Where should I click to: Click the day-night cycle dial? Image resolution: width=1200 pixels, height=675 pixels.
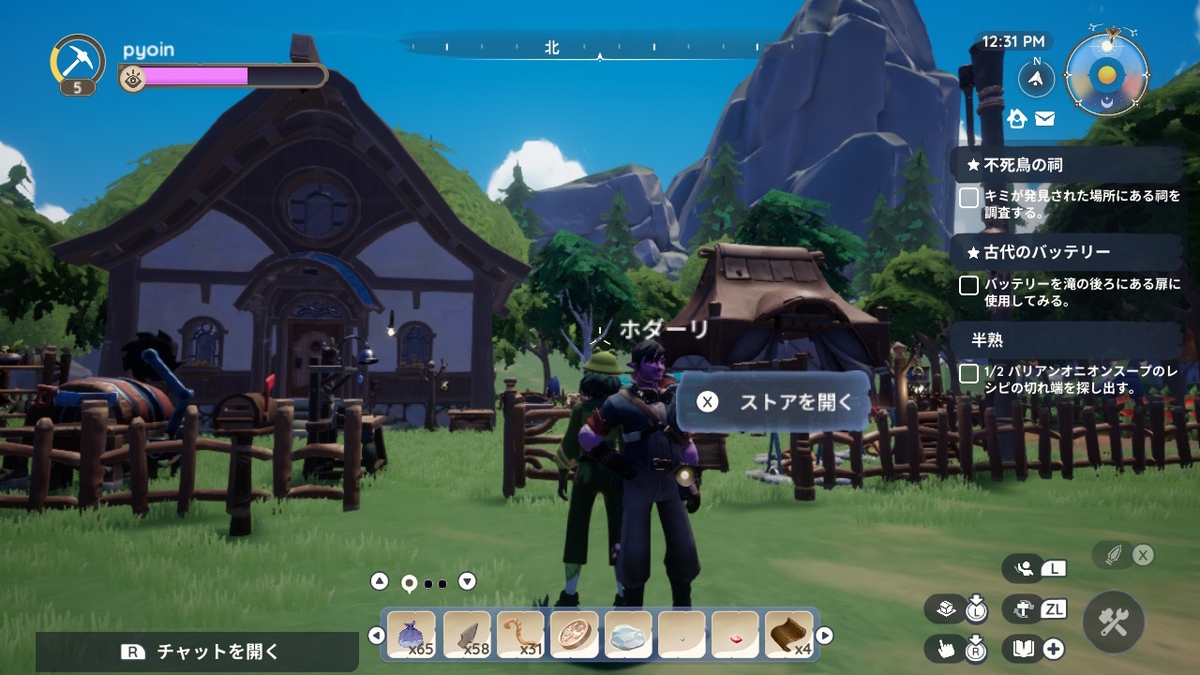1106,74
